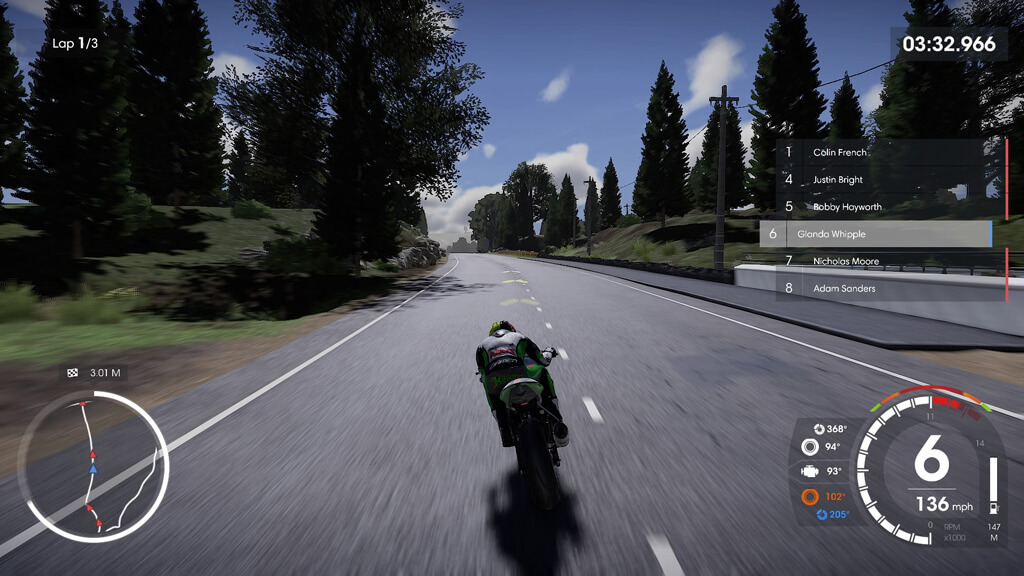
Task: Select the highlighted Glenda Whipple row
Action: 875,234
